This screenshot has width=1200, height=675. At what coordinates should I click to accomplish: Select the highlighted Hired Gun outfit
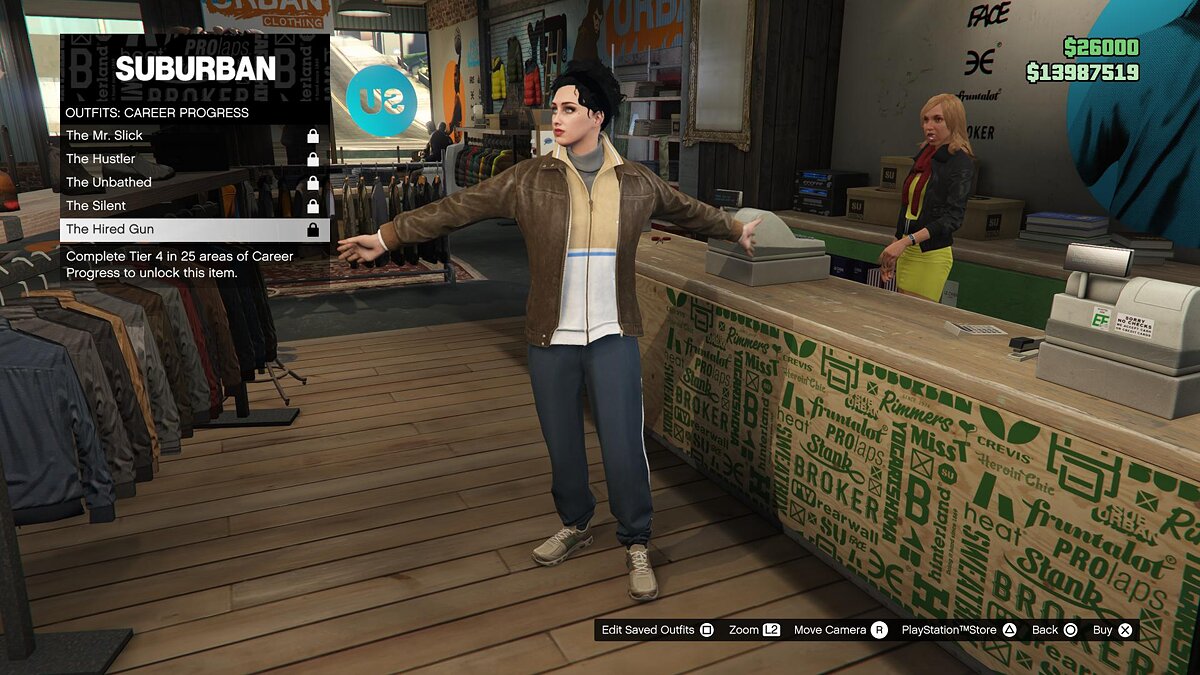(x=195, y=229)
